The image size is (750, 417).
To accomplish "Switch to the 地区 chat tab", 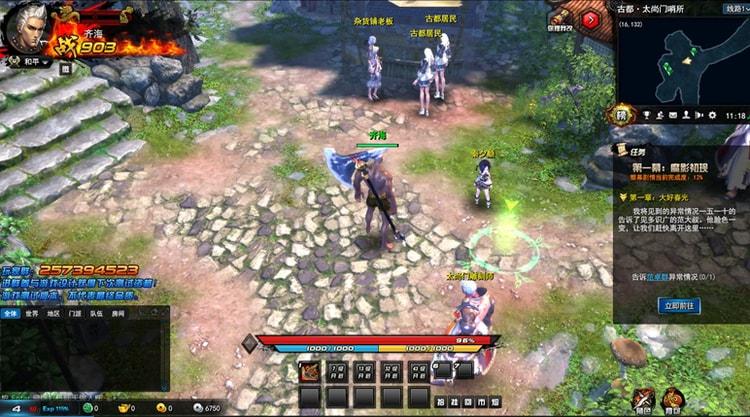I will [54, 313].
